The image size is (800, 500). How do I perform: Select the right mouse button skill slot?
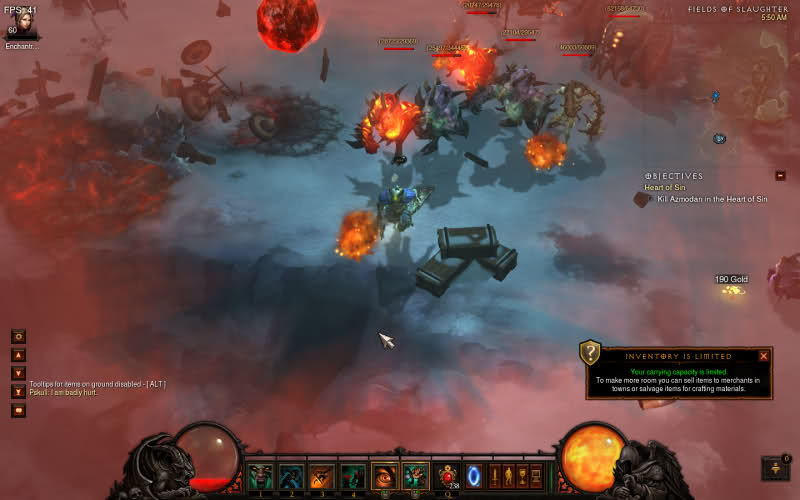click(415, 476)
